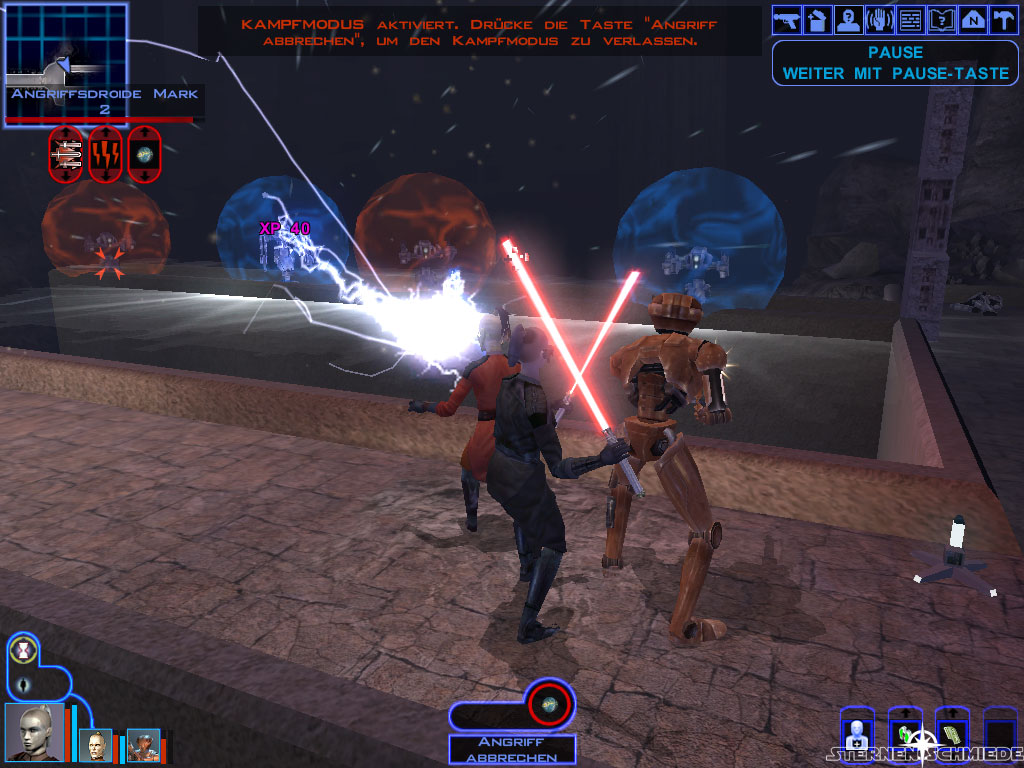Open the character sheet icon

click(850, 19)
